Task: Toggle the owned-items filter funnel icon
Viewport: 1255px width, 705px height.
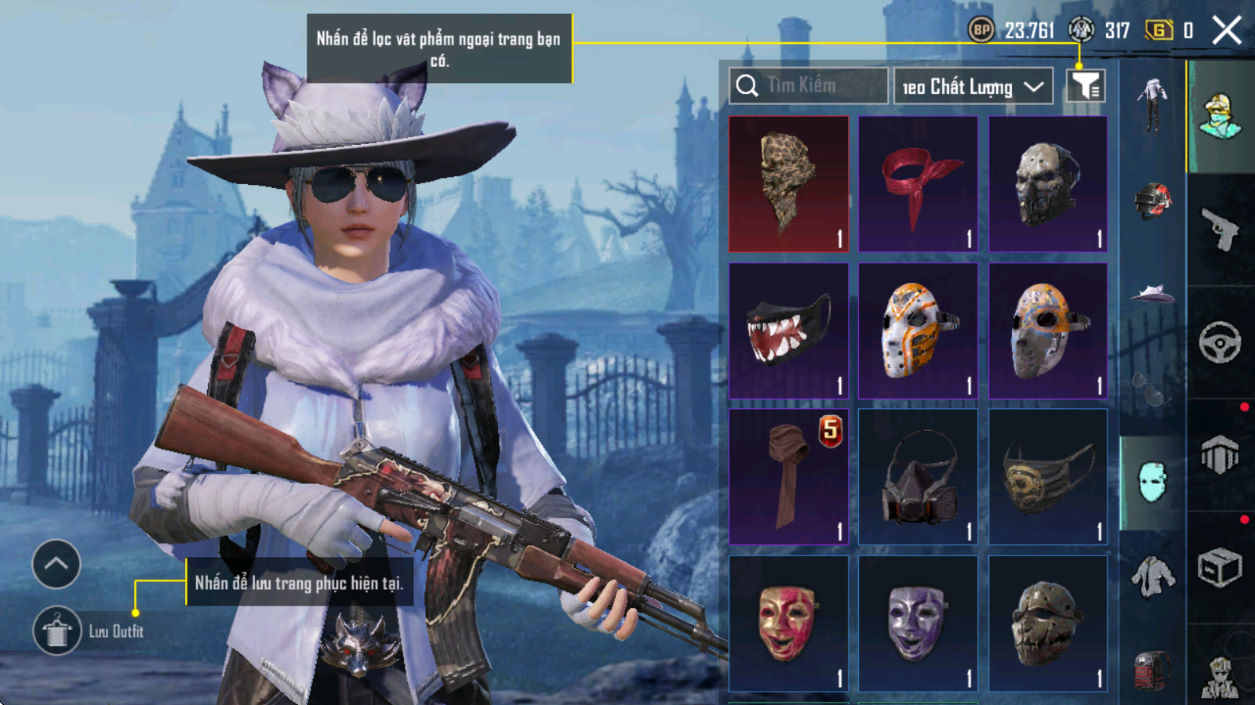Action: coord(1085,86)
